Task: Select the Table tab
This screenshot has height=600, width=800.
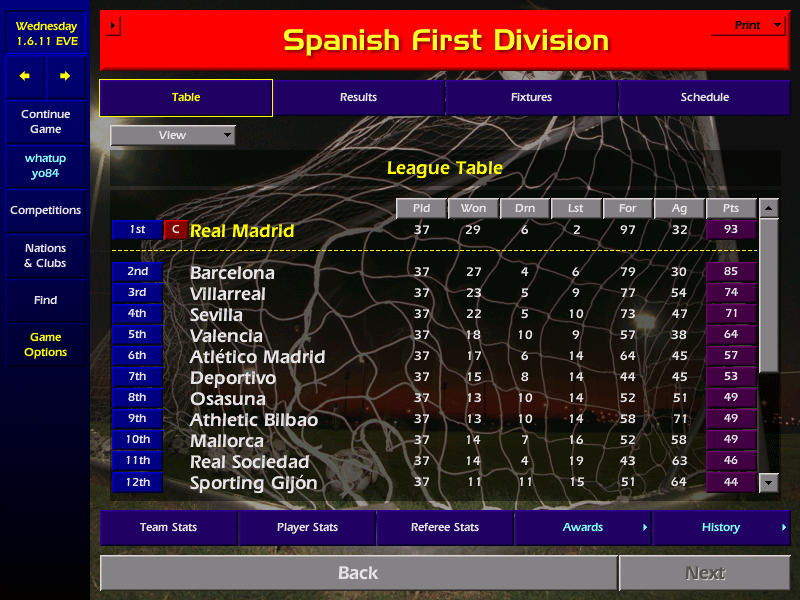Action: [186, 98]
